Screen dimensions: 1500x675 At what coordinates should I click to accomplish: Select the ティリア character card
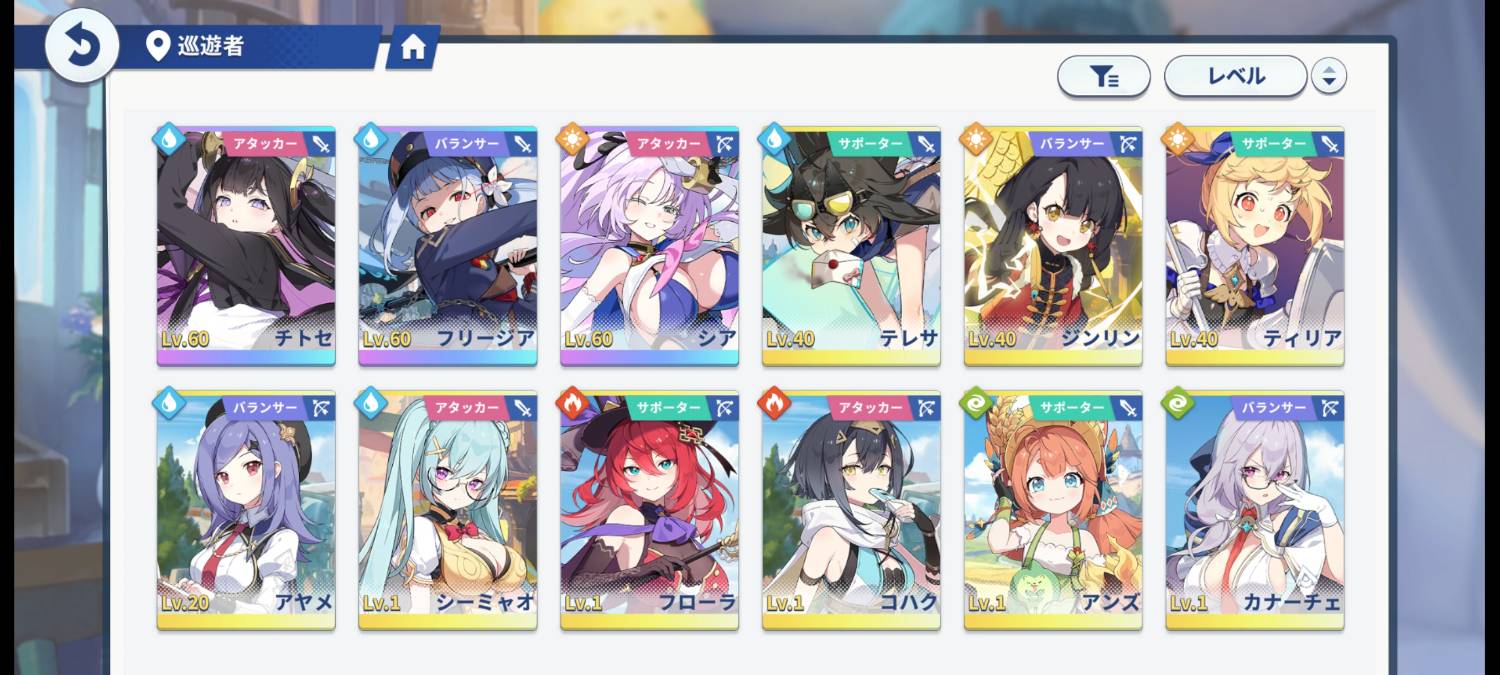(1255, 246)
